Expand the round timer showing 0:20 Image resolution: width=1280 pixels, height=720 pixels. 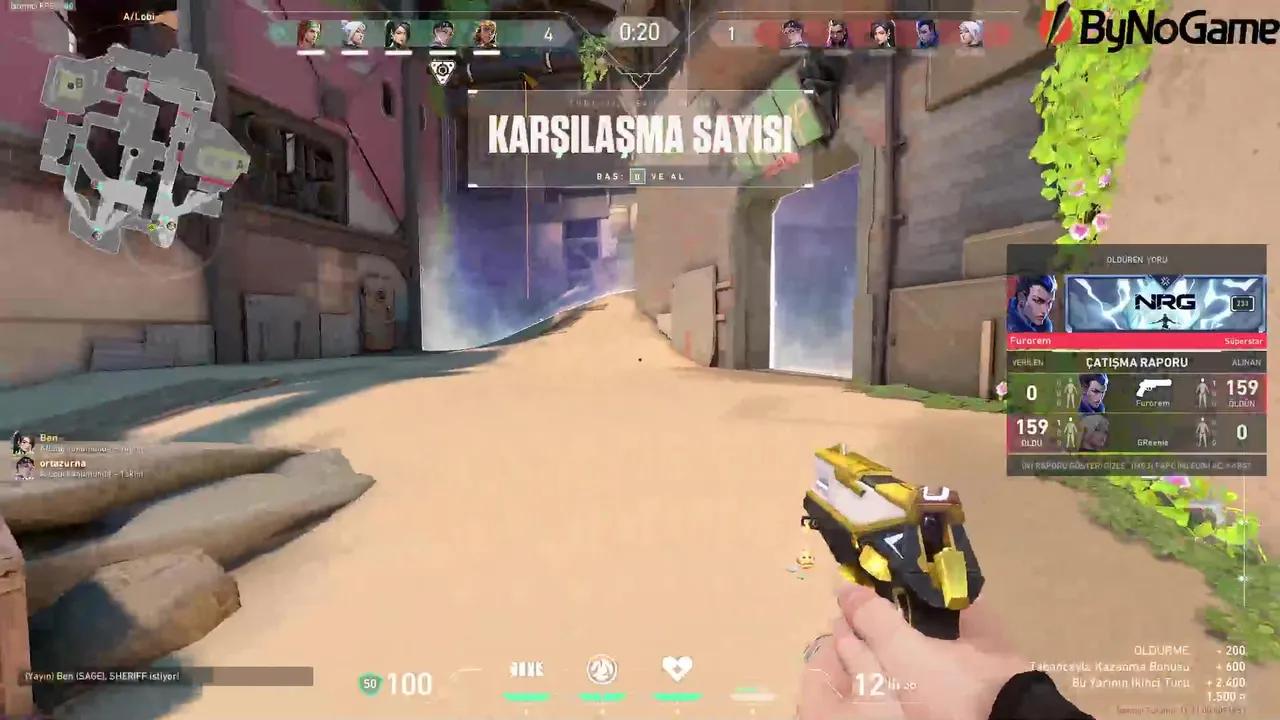(640, 32)
